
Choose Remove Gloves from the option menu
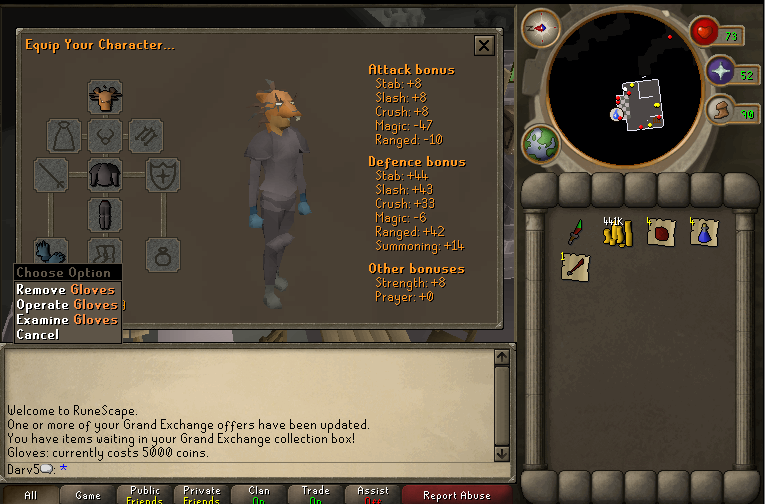(x=66, y=290)
